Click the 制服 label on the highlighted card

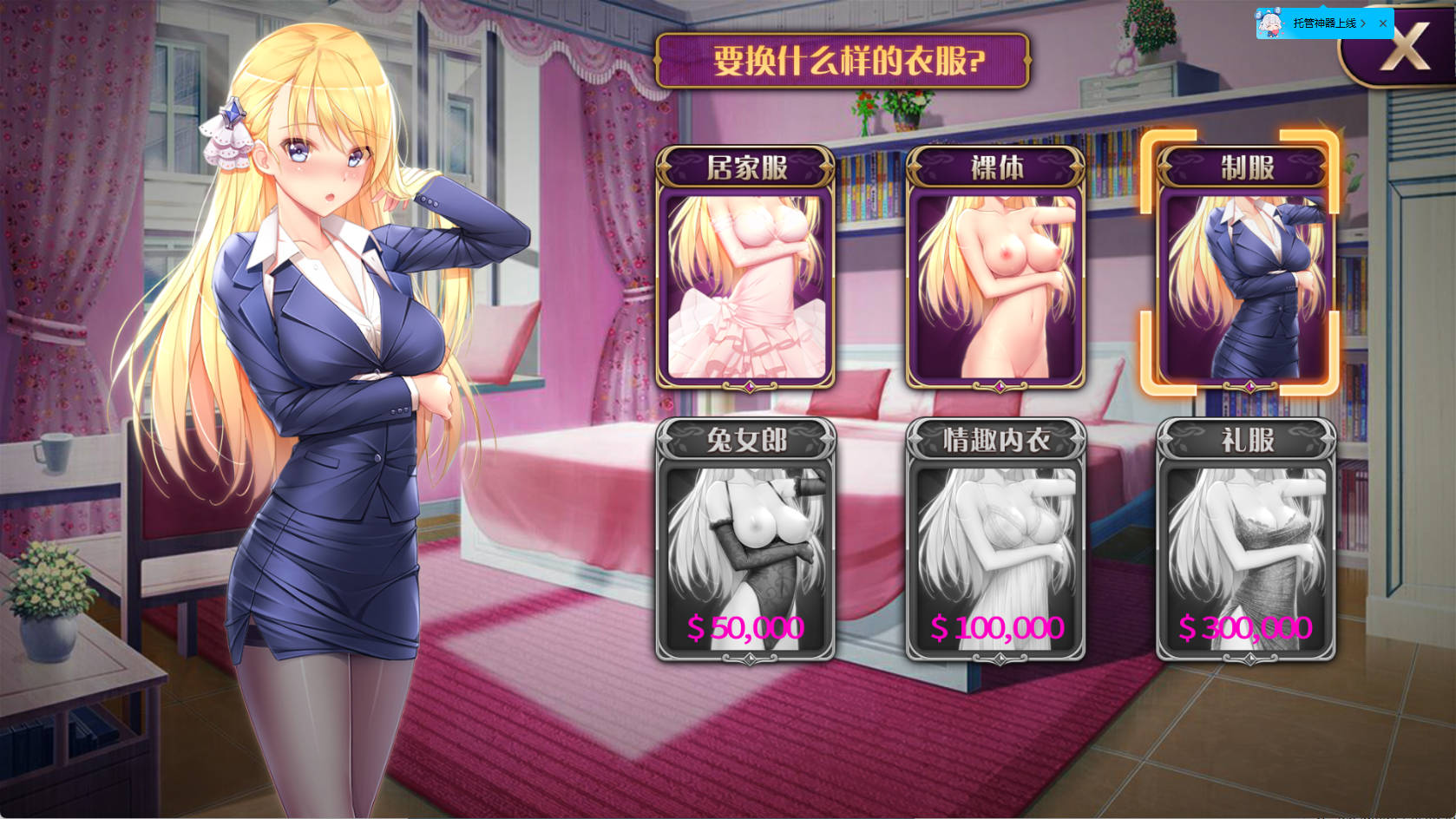tap(1244, 166)
